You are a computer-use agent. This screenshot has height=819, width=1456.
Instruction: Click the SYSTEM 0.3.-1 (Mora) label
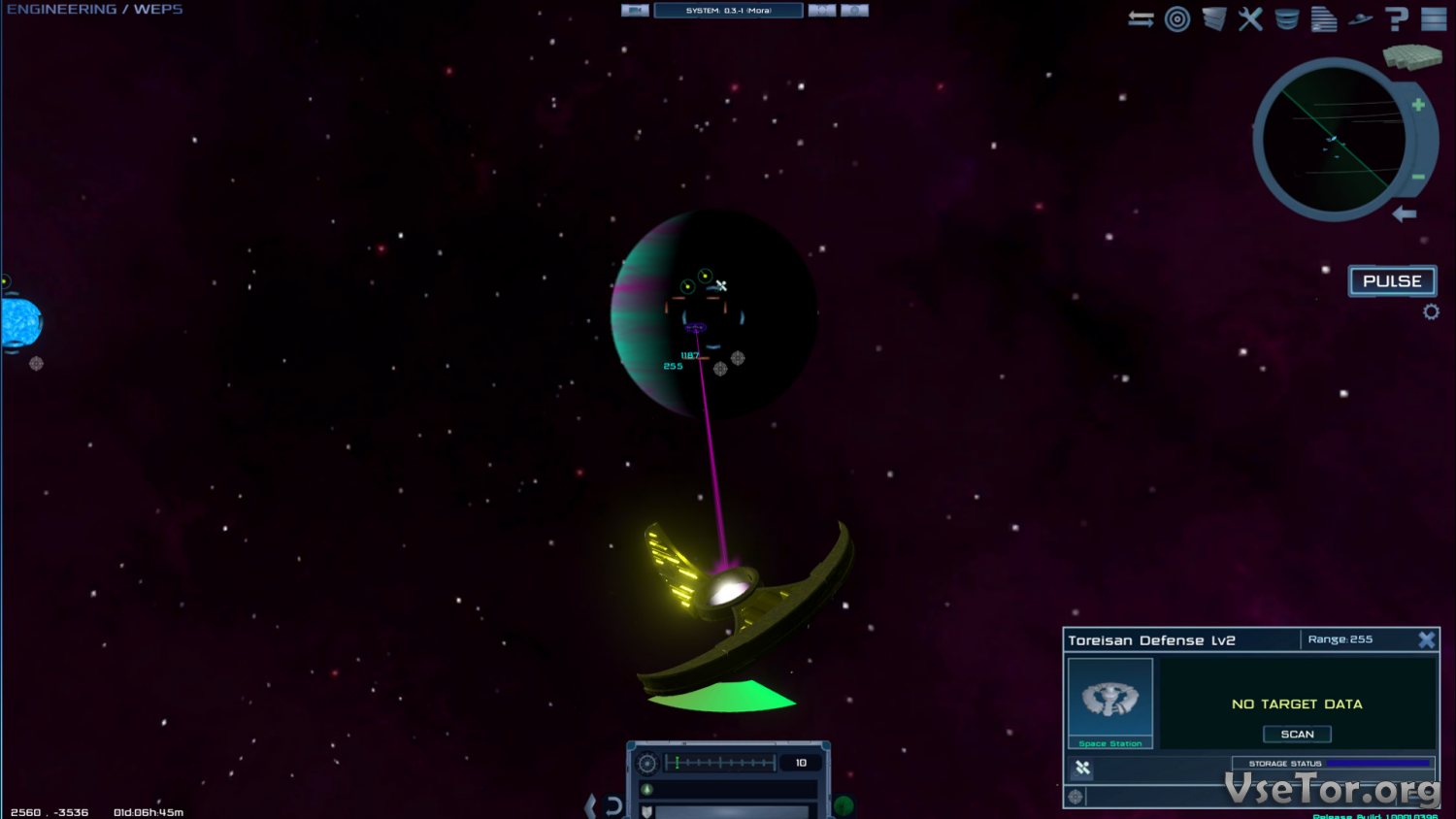click(x=728, y=11)
